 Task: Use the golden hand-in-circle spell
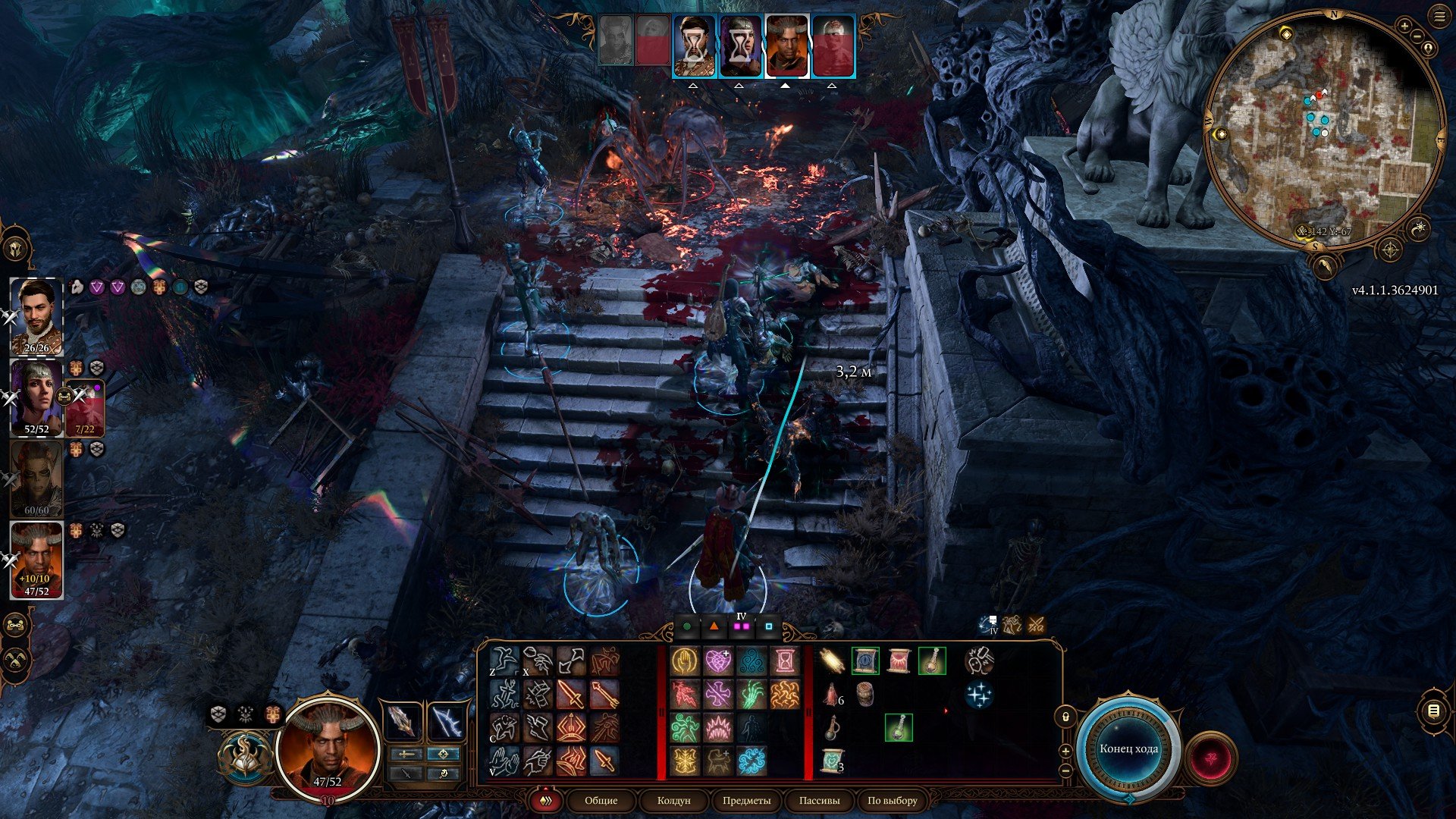point(684,661)
